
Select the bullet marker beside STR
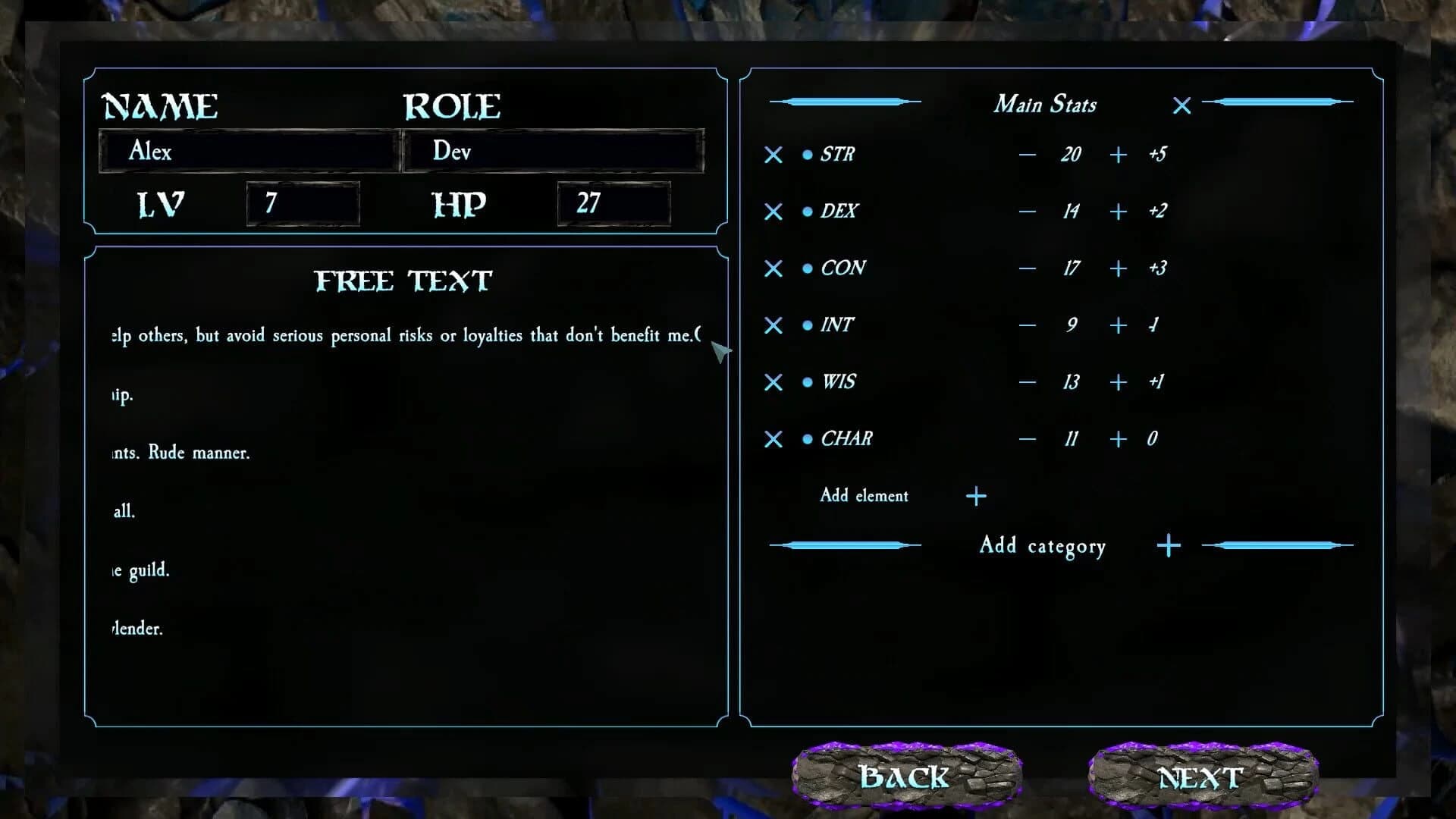(806, 154)
